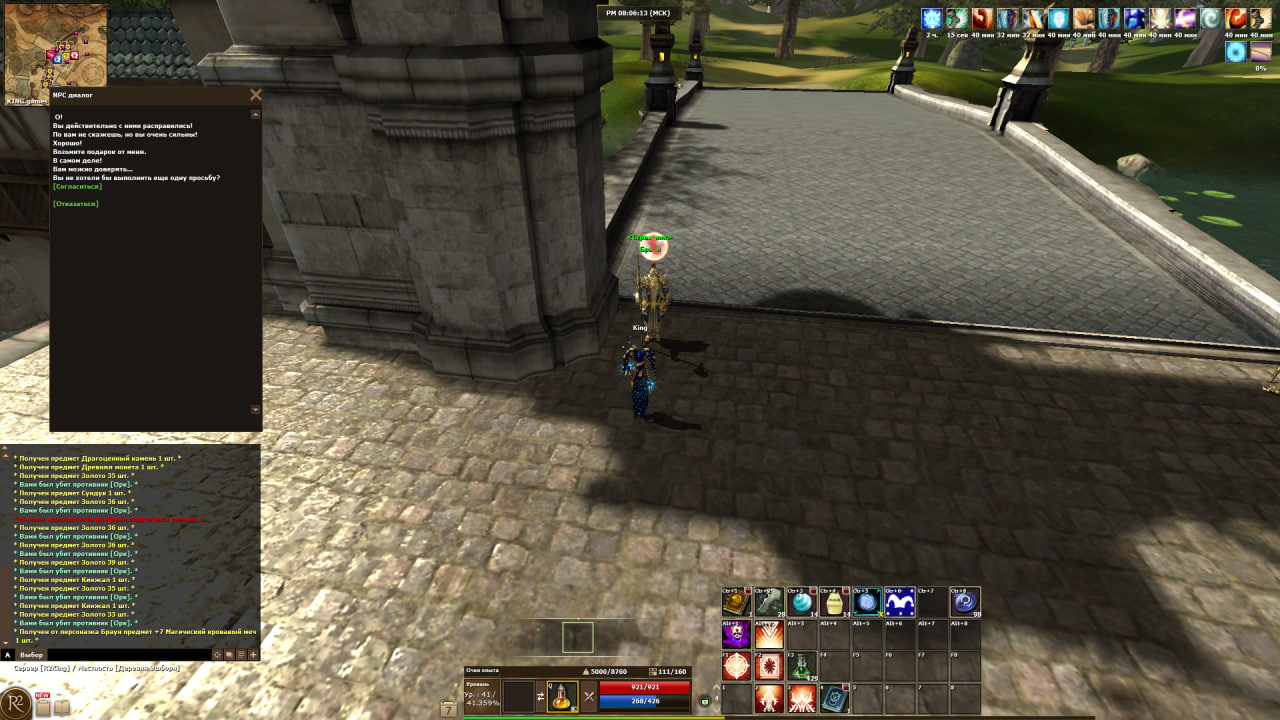The width and height of the screenshot is (1280, 720).
Task: Accept the quest by choosing [Согласиться]
Action: [77, 186]
